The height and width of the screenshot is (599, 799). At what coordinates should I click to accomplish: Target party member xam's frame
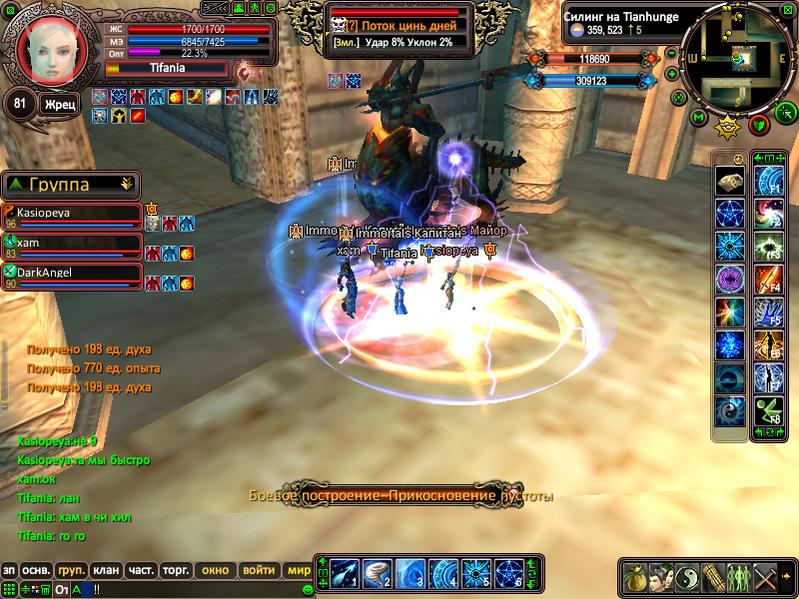coord(72,247)
